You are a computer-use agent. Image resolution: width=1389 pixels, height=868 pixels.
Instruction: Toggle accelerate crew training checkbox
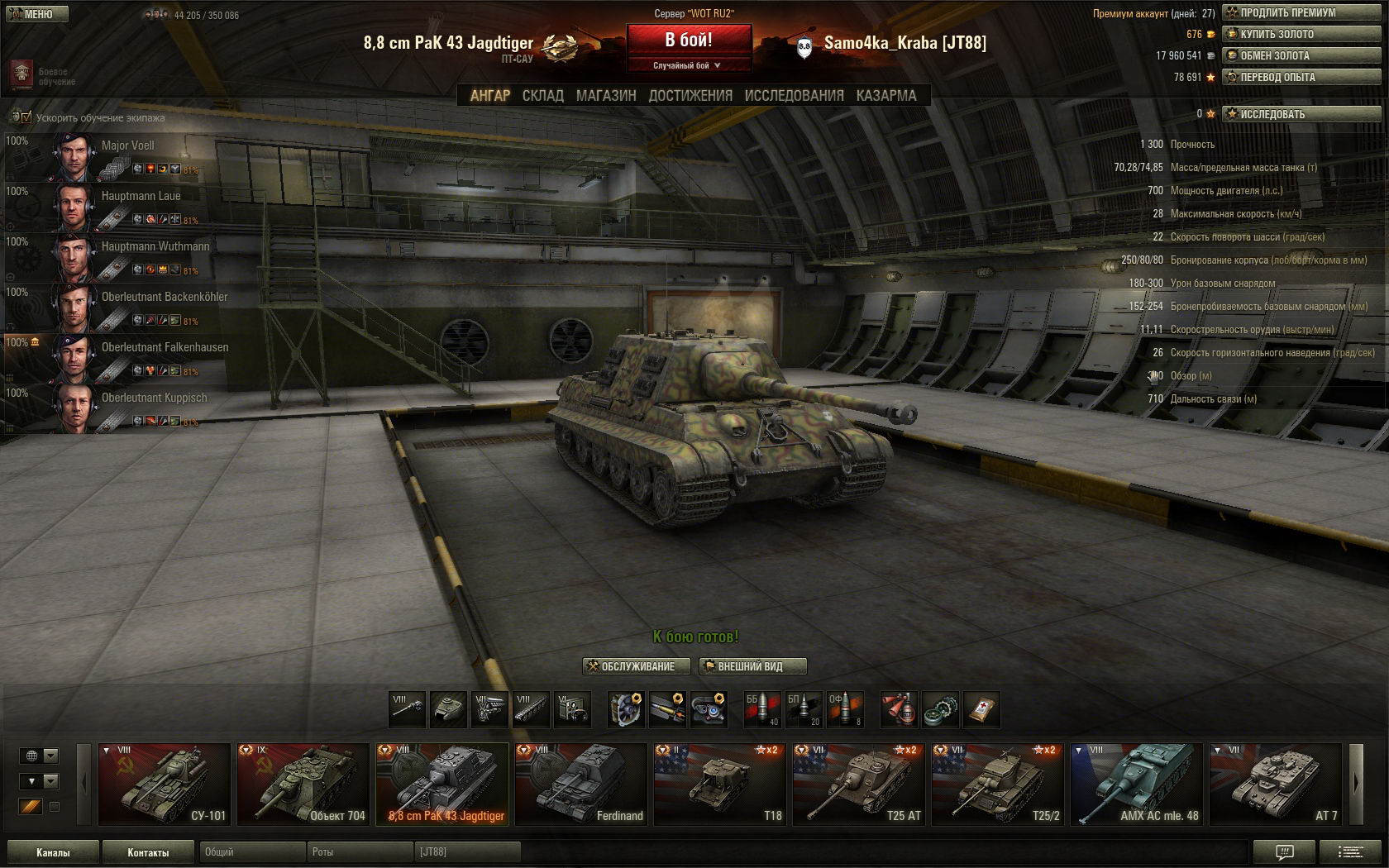[26, 117]
